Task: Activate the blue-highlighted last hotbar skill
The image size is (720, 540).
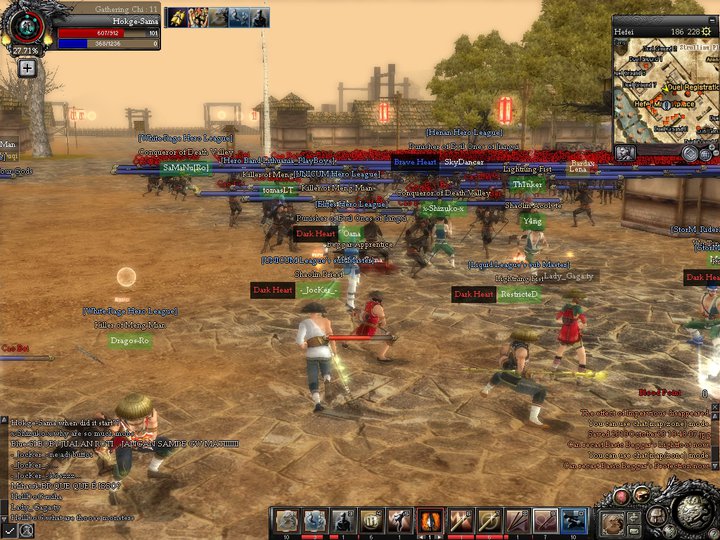Action: pos(574,520)
